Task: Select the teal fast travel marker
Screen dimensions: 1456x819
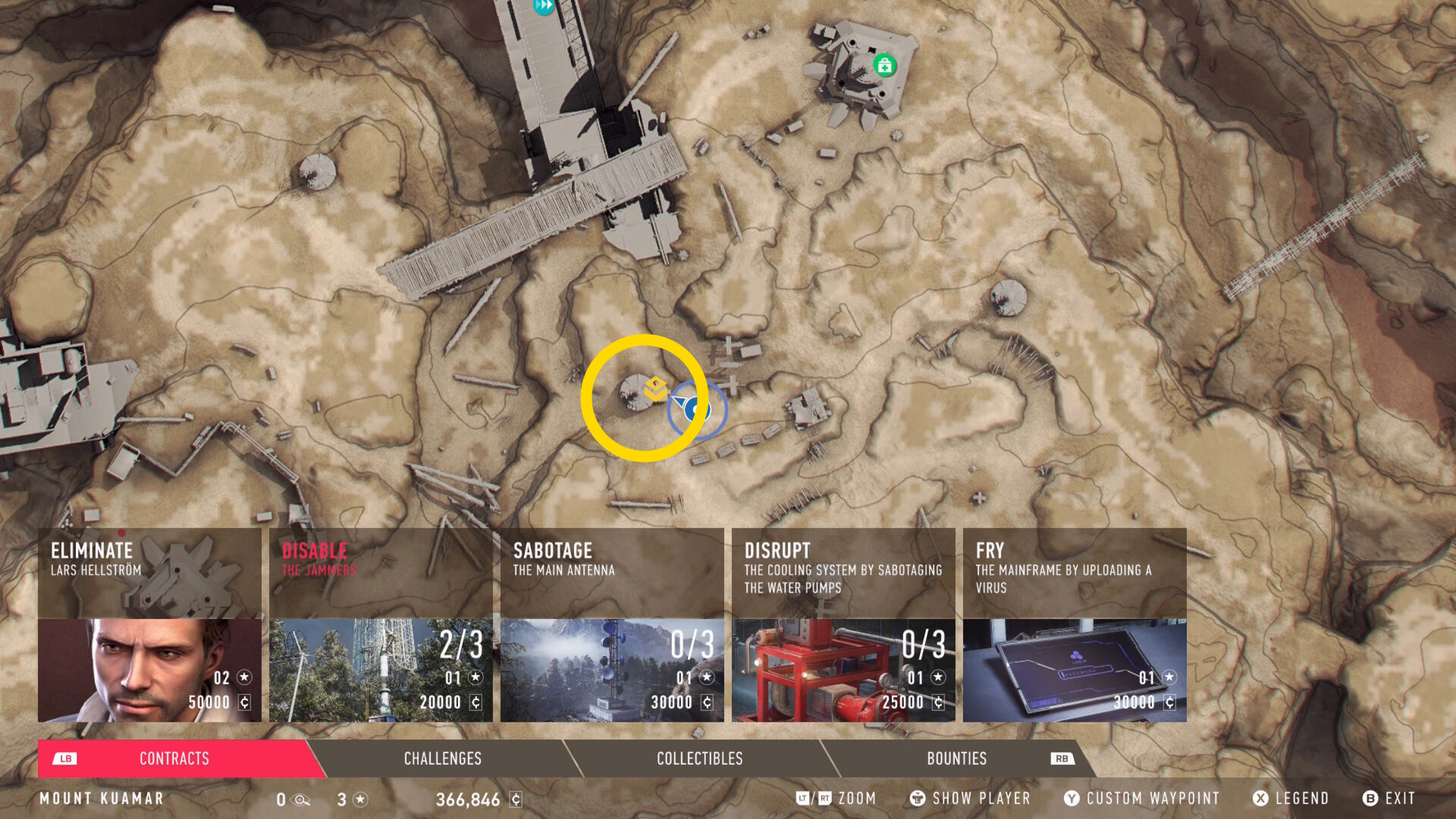Action: click(544, 6)
